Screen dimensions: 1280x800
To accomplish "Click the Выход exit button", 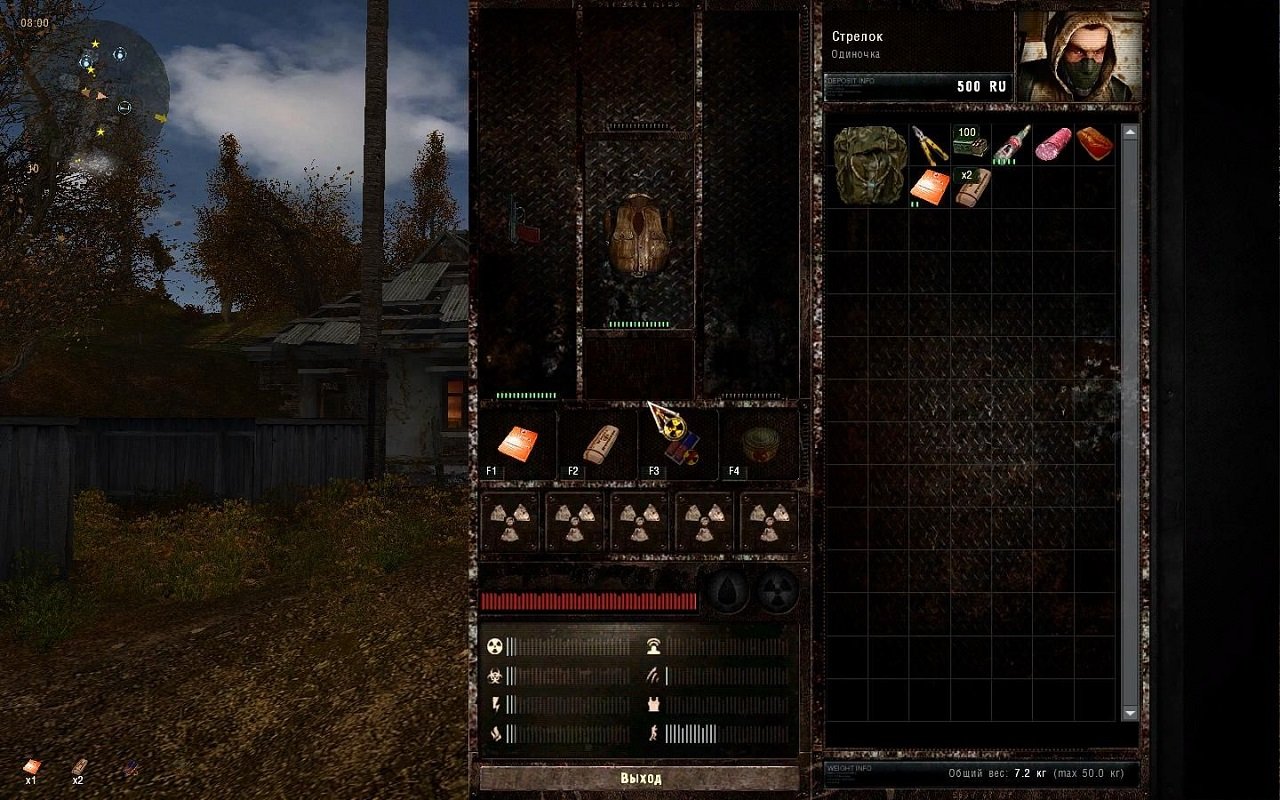I will point(640,777).
